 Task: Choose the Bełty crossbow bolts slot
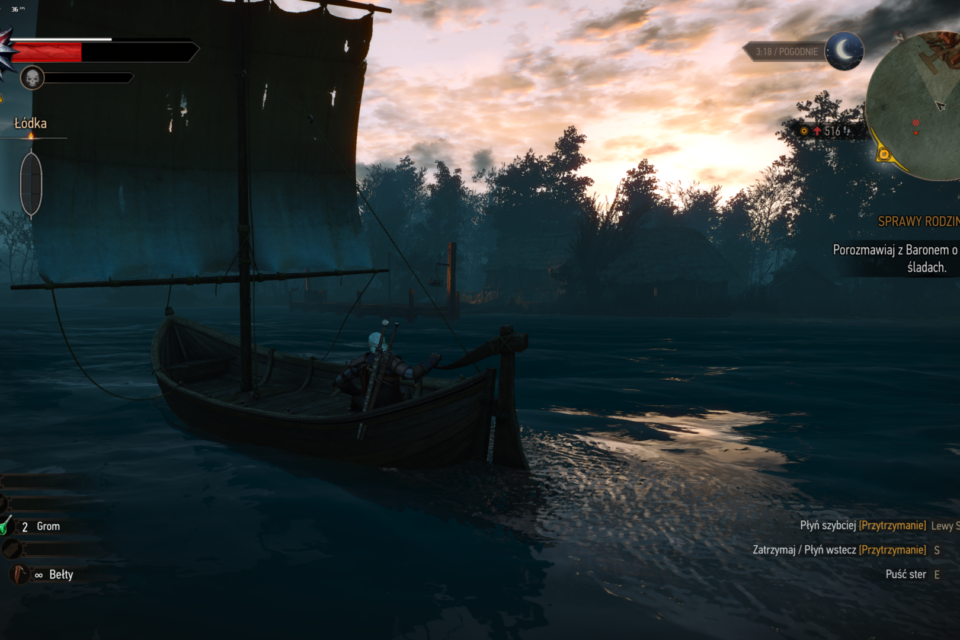(x=19, y=575)
